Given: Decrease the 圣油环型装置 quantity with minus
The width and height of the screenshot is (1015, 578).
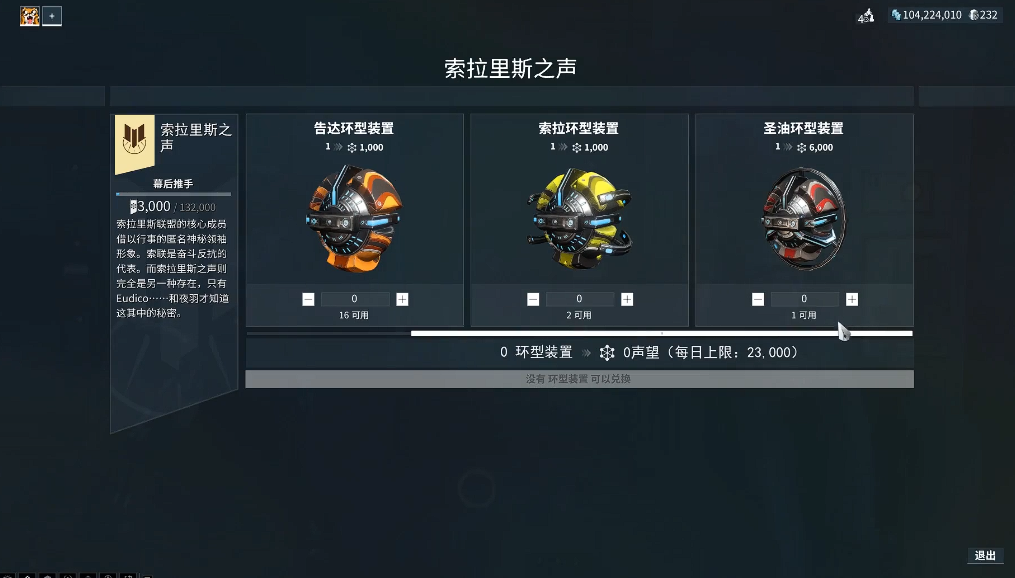Looking at the screenshot, I should point(758,299).
